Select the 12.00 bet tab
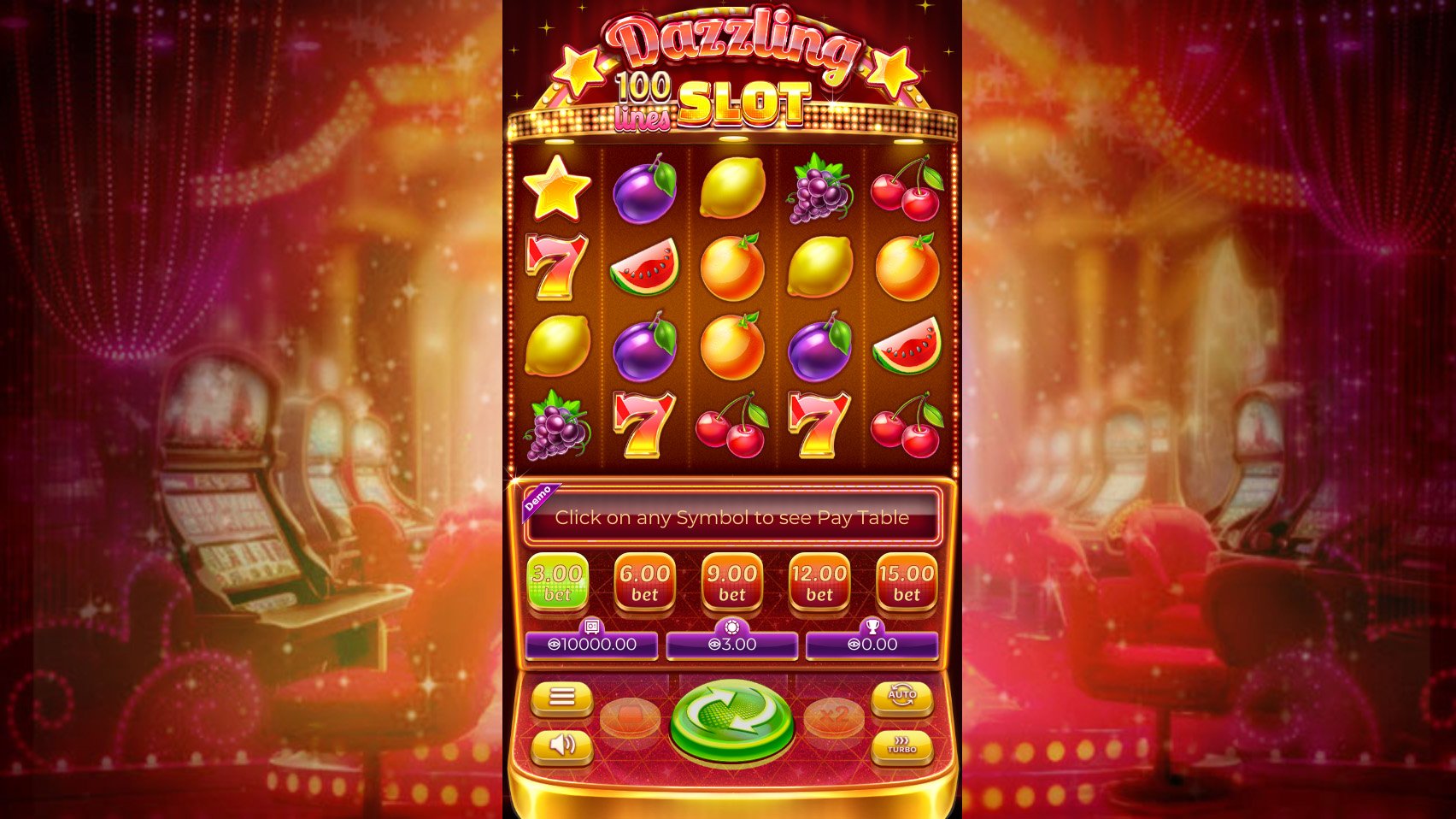Screen dimensions: 1456x819 pyautogui.click(x=819, y=581)
